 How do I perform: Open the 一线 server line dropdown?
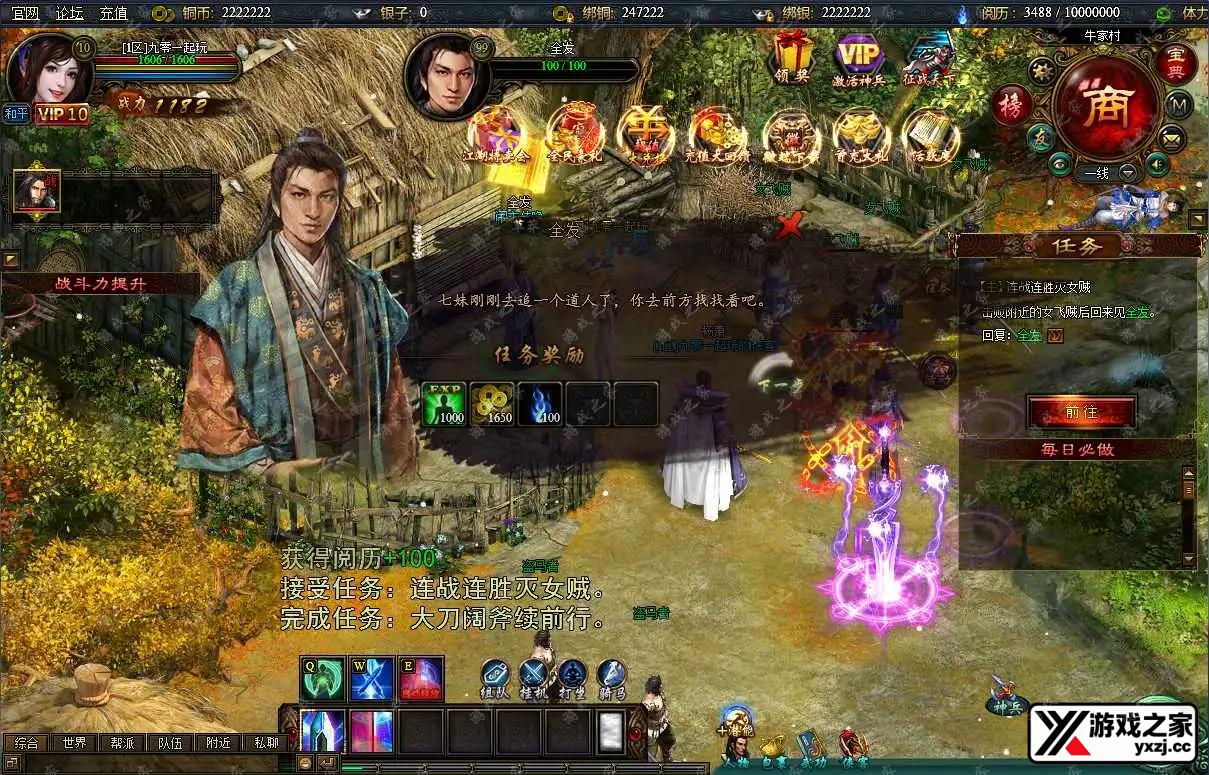click(1129, 172)
